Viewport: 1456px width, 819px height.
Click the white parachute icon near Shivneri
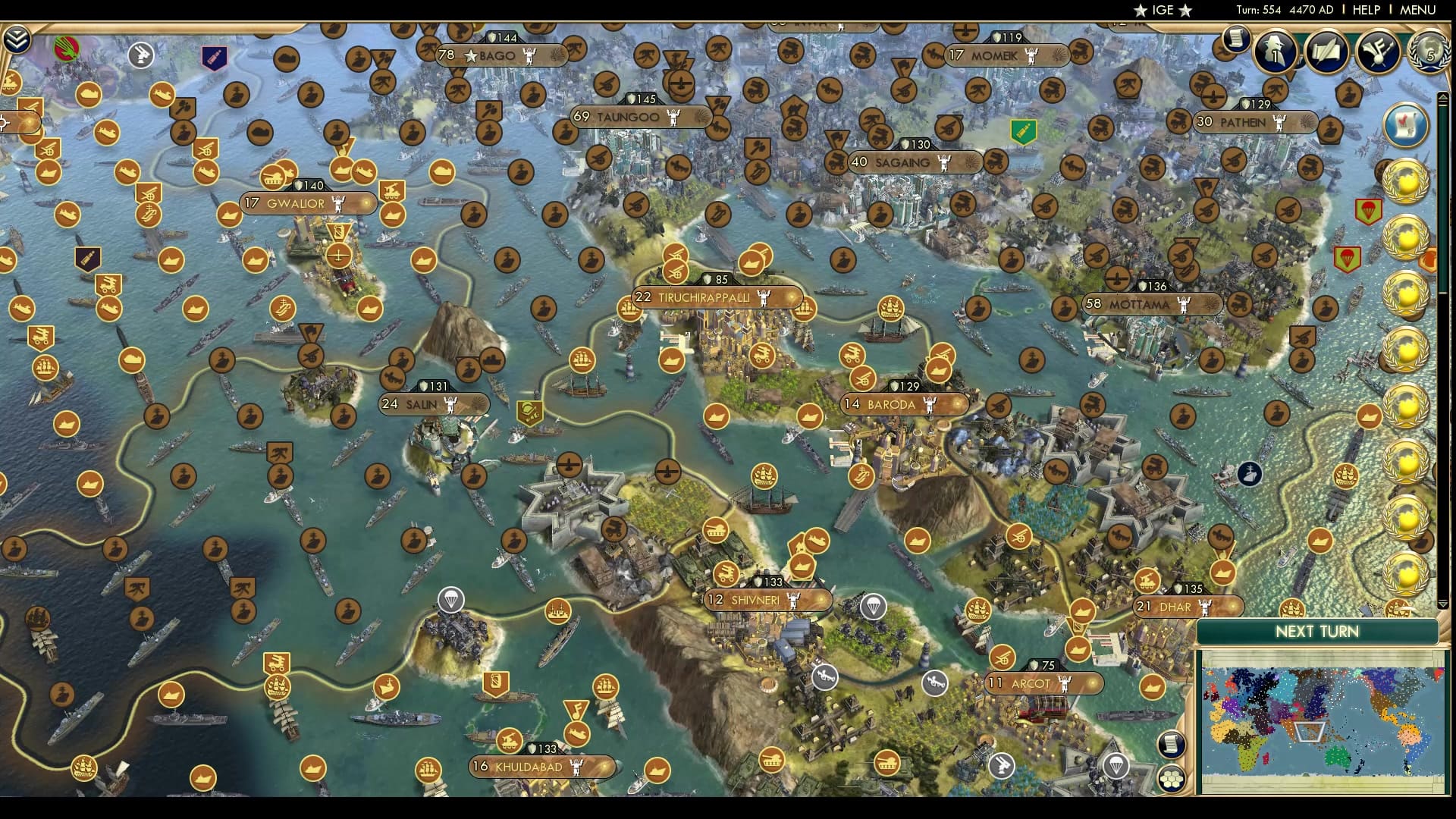(874, 607)
